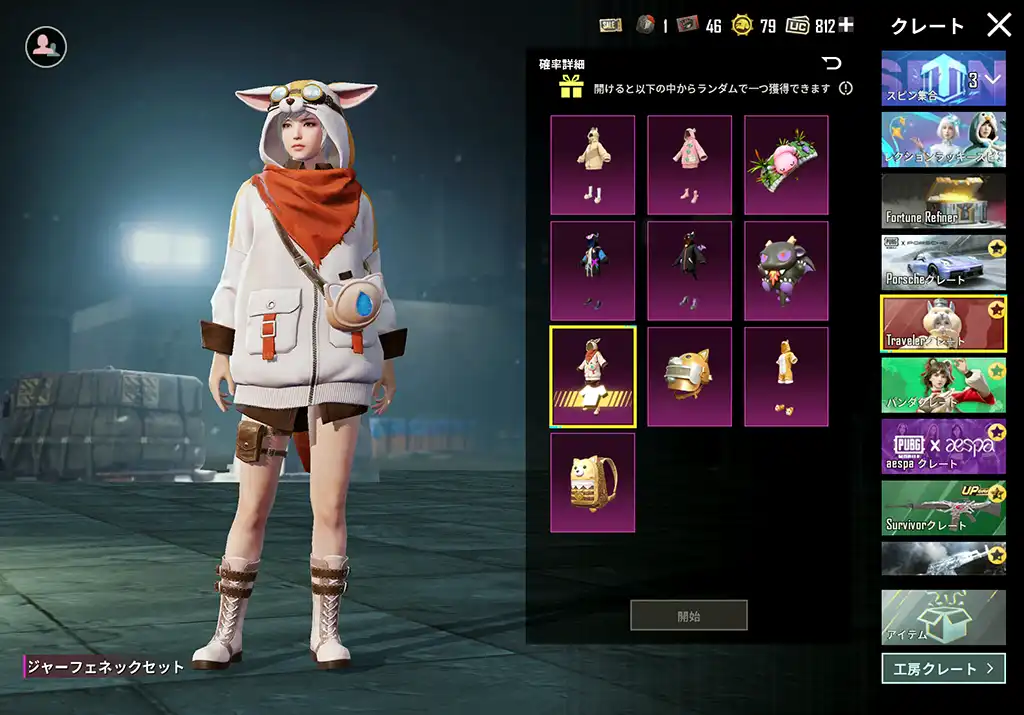1024x715 pixels.
Task: Preview the yellow bear backpack reward
Action: pyautogui.click(x=592, y=482)
